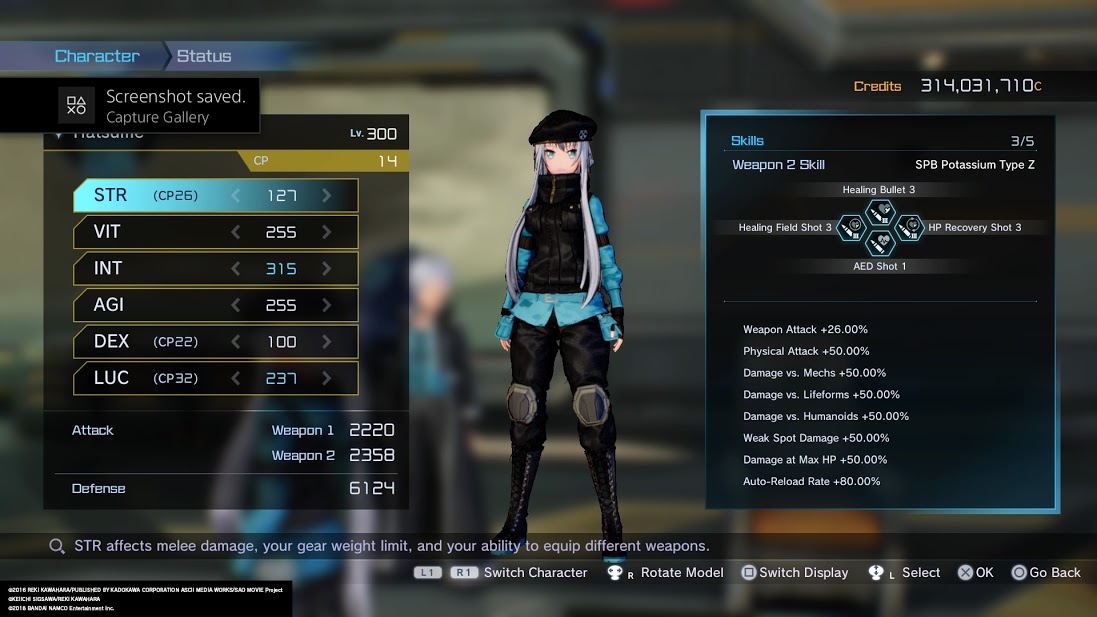The width and height of the screenshot is (1097, 617).
Task: Choose the Healing Field Shot 3 skill
Action: [x=851, y=228]
